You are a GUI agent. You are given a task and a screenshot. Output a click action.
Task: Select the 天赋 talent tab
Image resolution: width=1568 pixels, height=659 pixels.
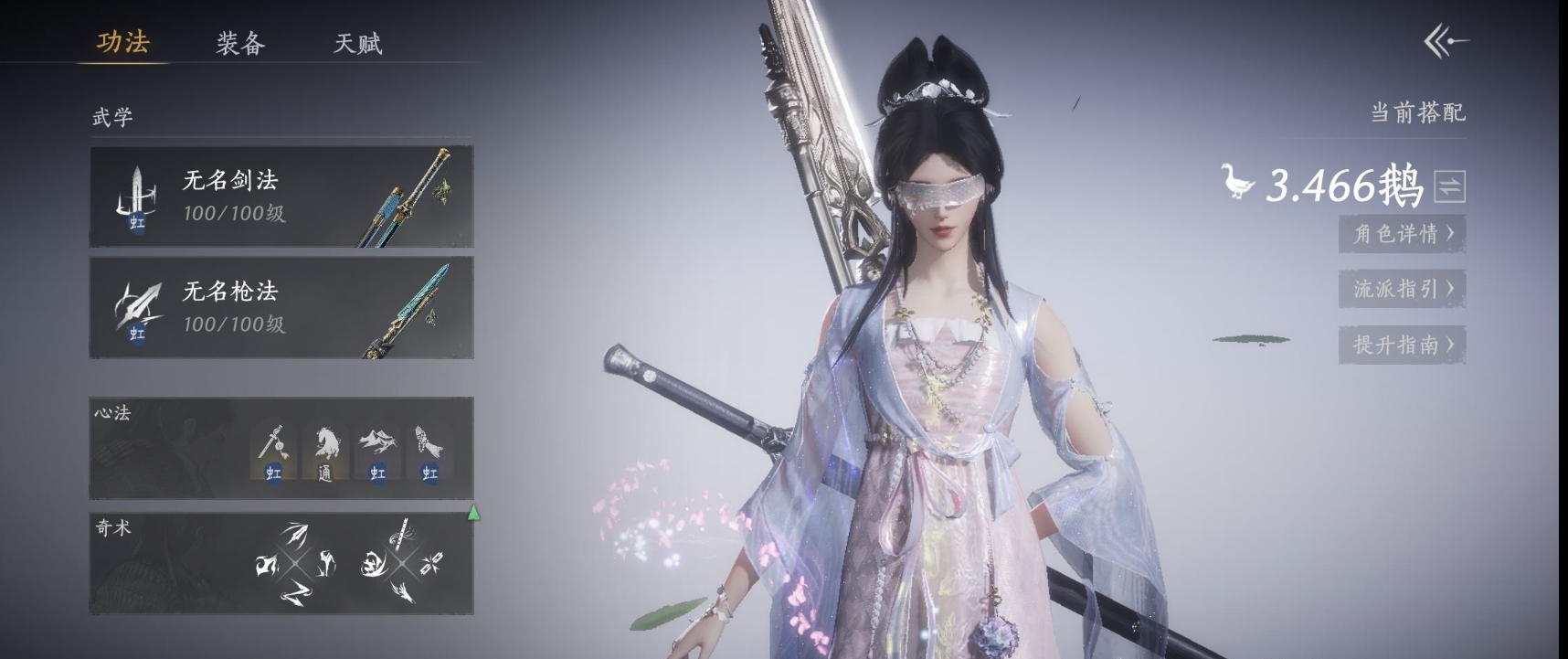click(357, 43)
